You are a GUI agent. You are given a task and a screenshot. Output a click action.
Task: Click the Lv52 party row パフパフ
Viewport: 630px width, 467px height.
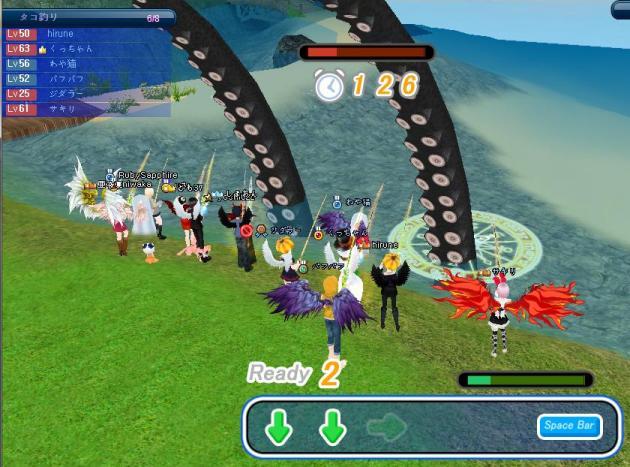pos(86,78)
